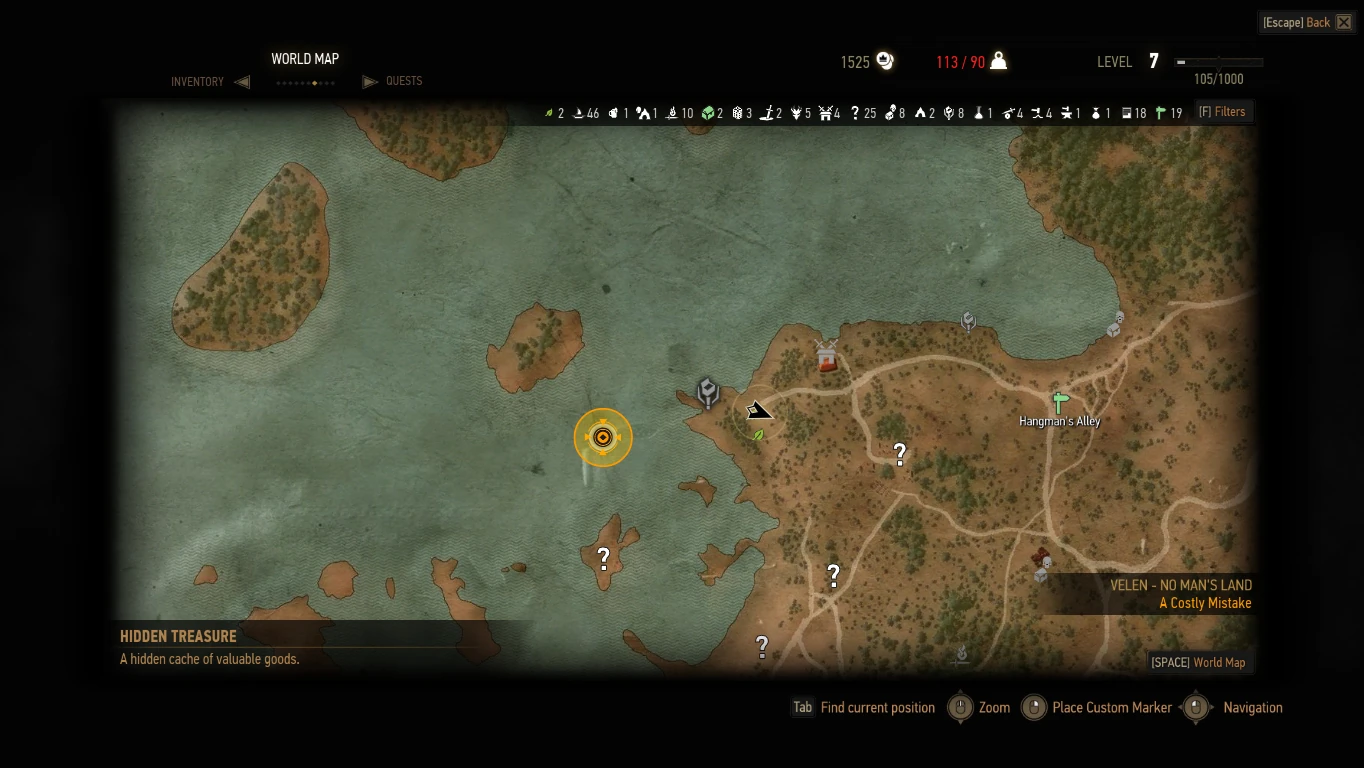Screen dimensions: 1364x768
Task: Open the map Filters list
Action: pos(1222,112)
